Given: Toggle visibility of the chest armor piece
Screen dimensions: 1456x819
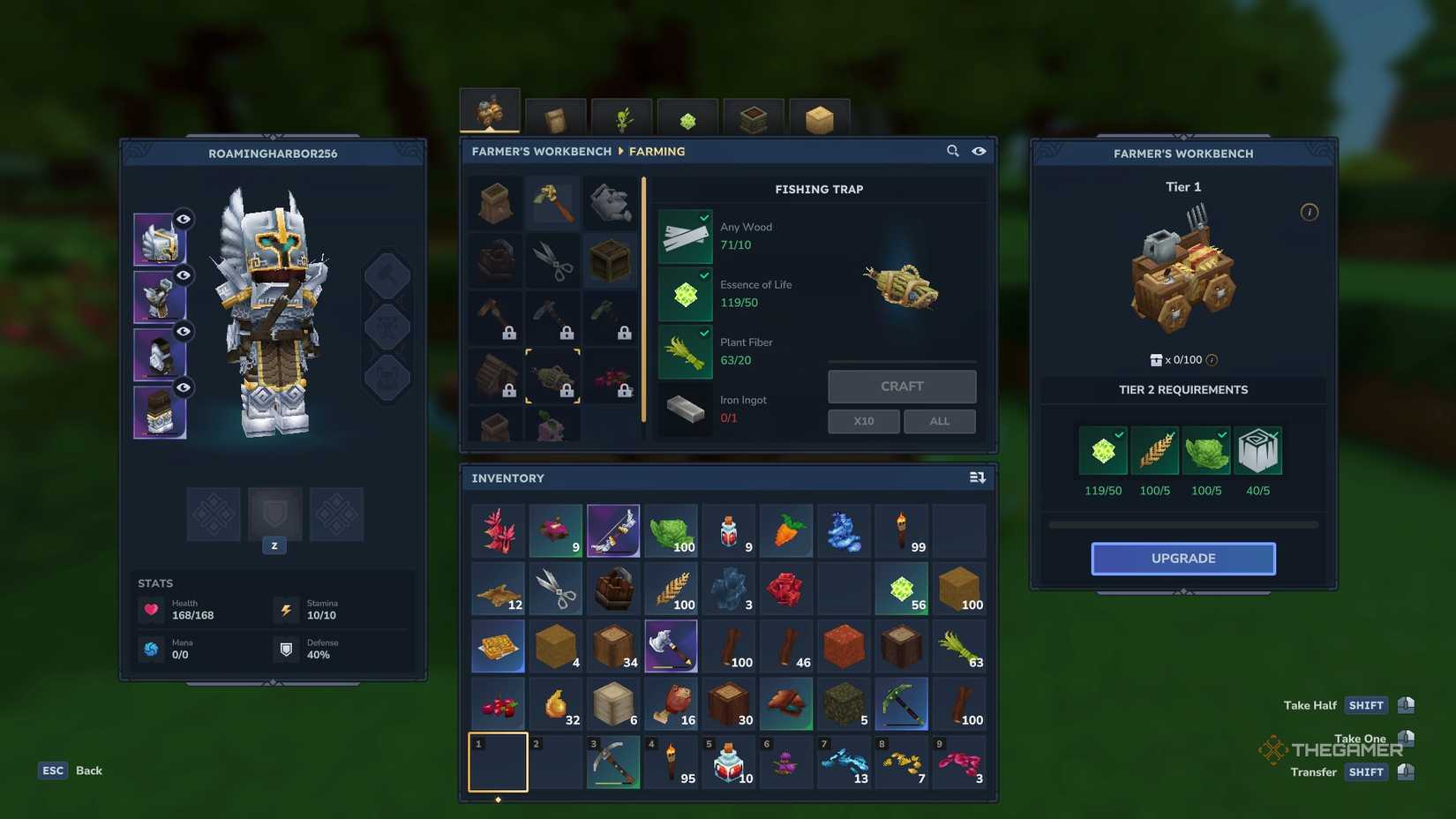Looking at the screenshot, I should [183, 275].
